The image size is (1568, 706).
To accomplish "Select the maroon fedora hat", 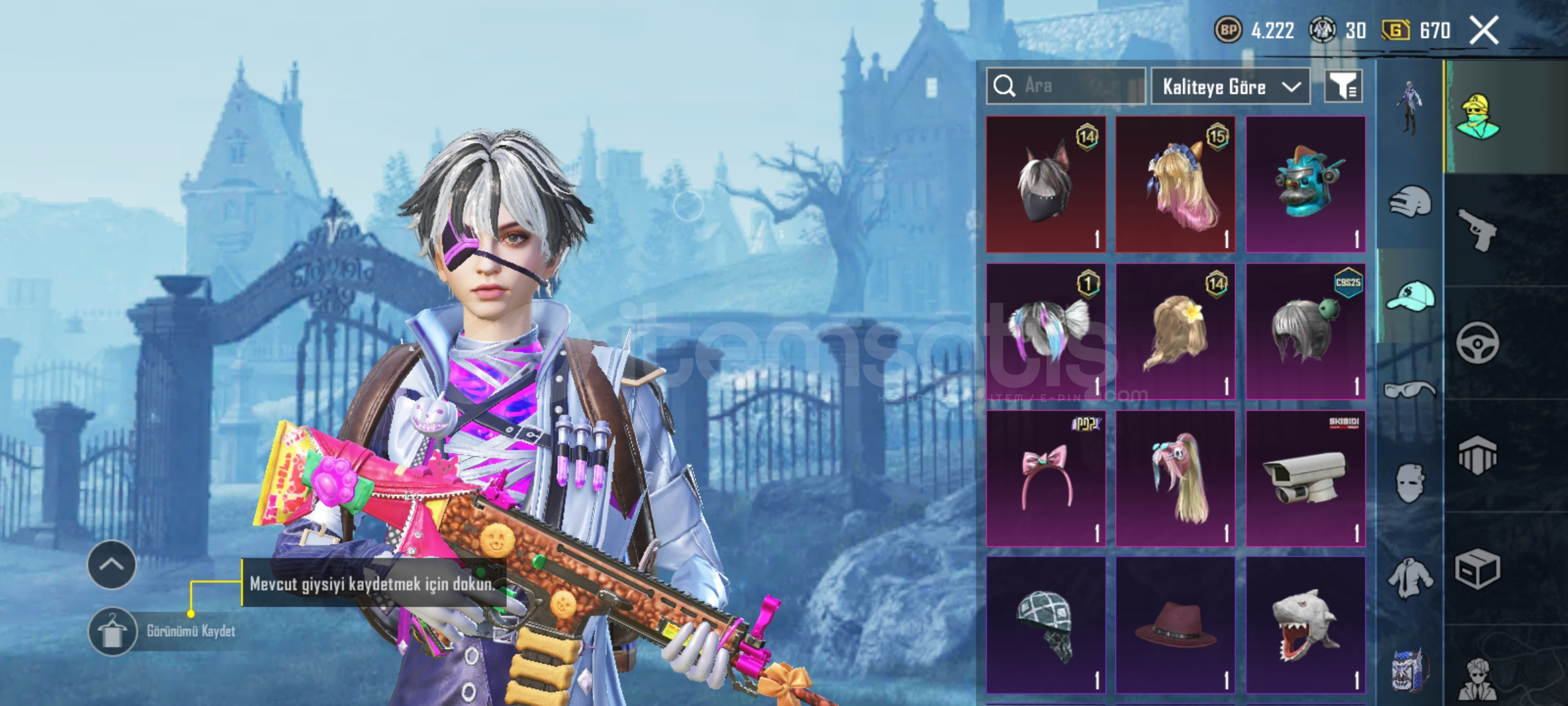I will click(1175, 626).
